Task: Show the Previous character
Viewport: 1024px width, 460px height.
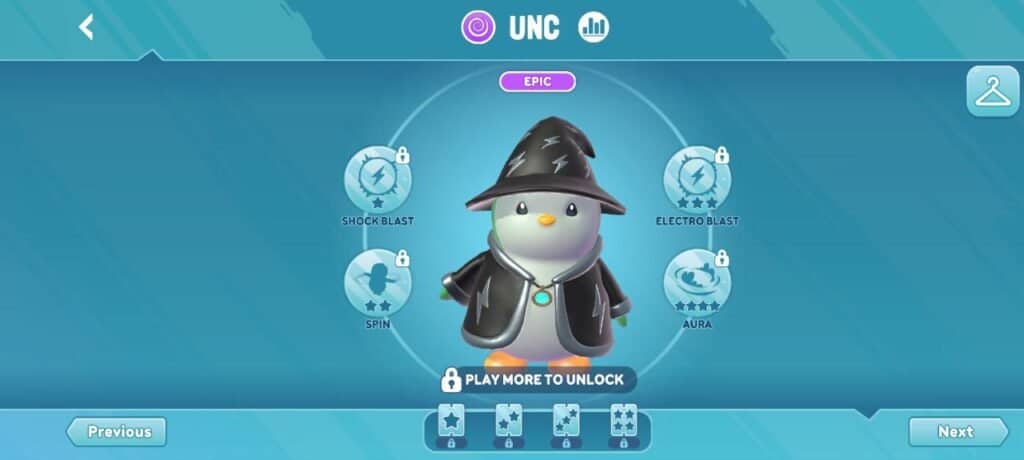Action: [x=117, y=432]
